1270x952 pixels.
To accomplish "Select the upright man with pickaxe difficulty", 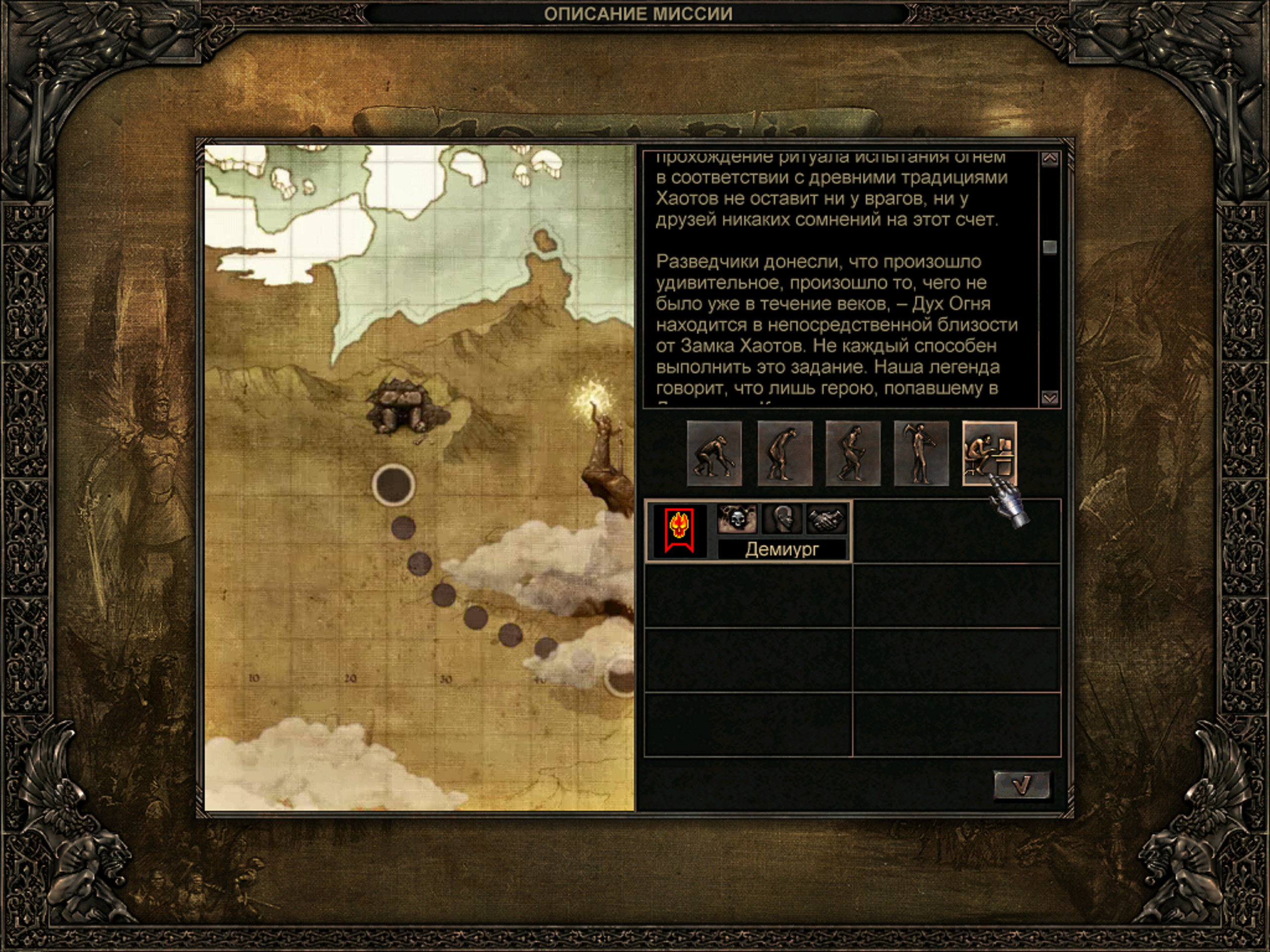I will click(921, 453).
